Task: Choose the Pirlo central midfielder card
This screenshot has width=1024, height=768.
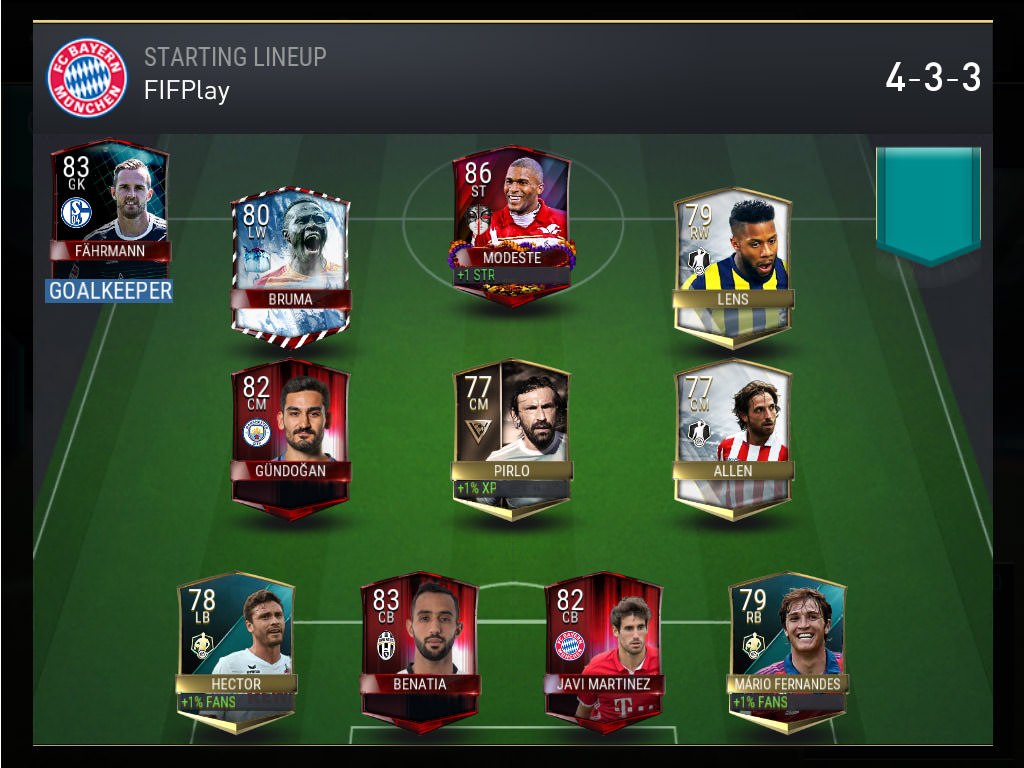Action: pos(512,437)
